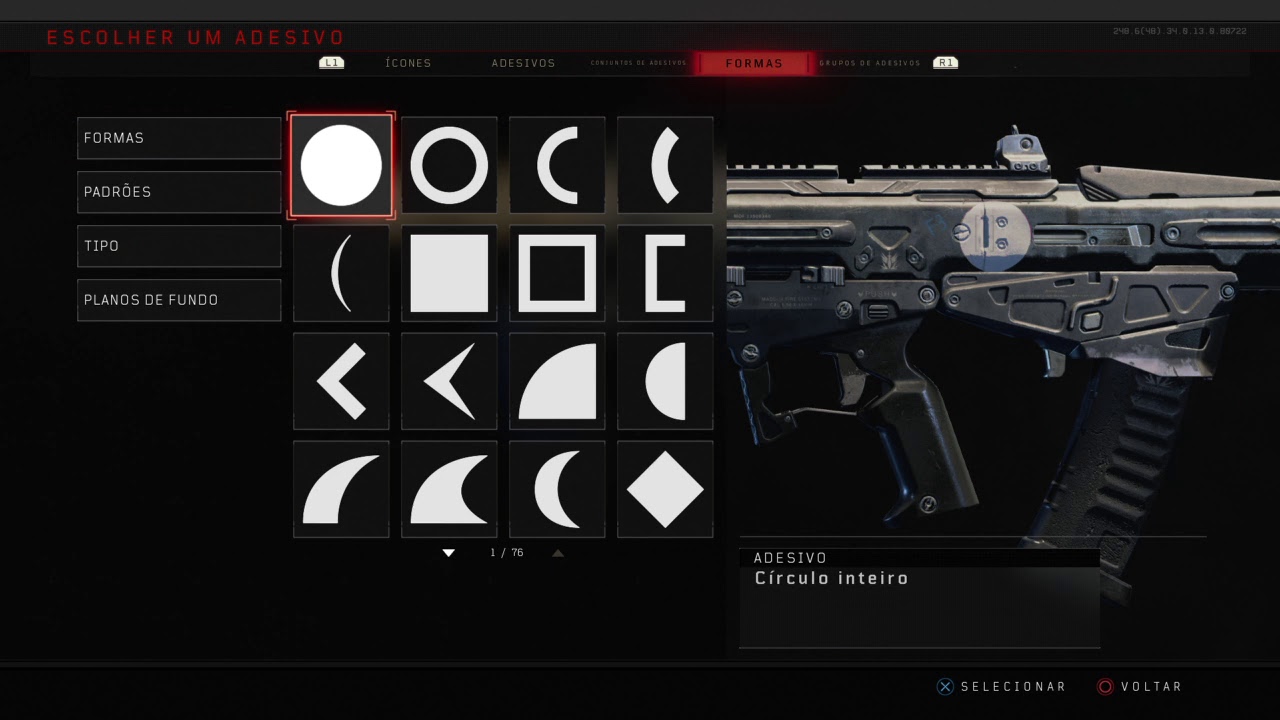Open the Planos de Fundo category

tap(179, 300)
